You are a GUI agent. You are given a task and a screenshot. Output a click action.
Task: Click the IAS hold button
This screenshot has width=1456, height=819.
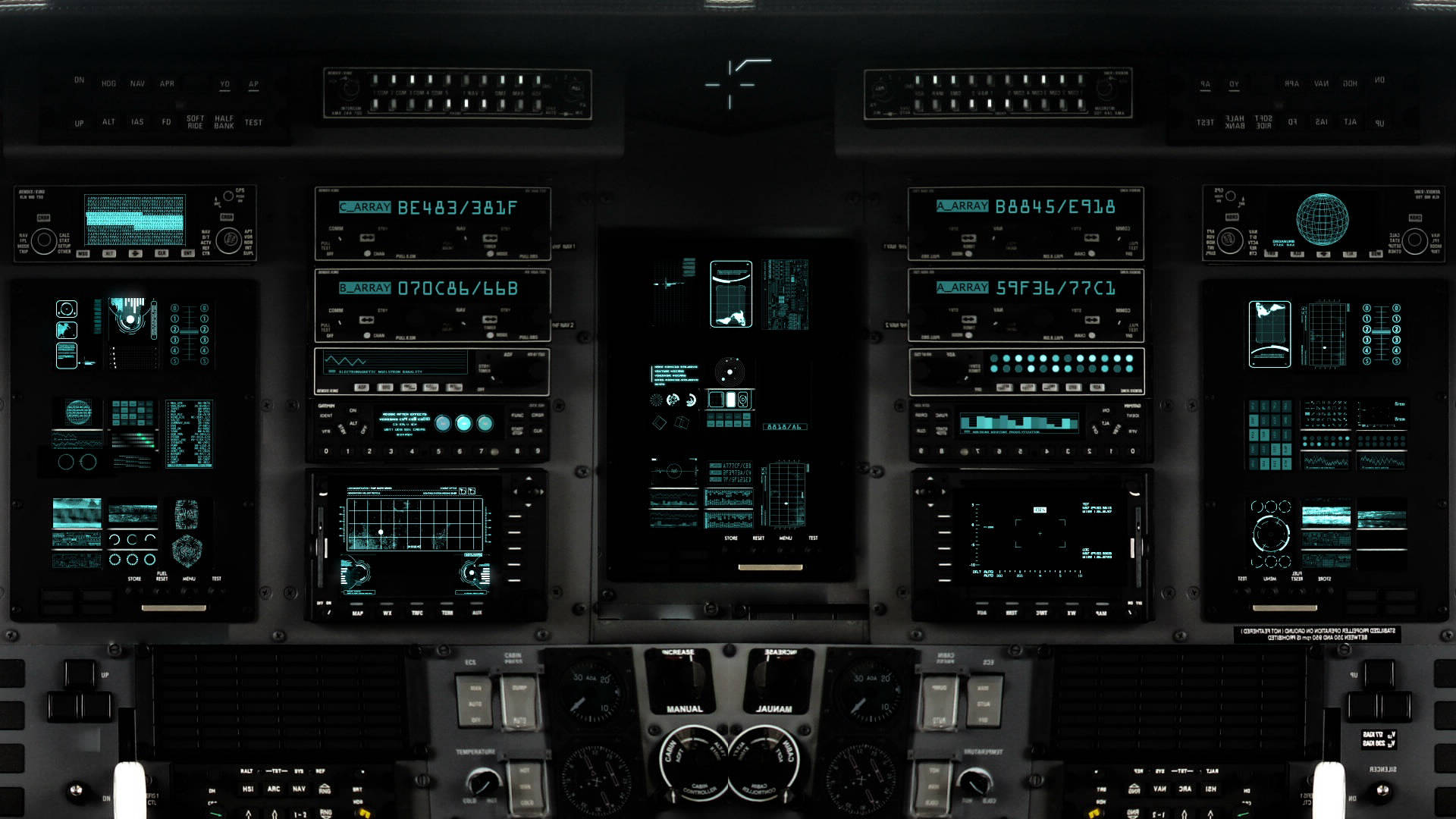click(x=137, y=122)
